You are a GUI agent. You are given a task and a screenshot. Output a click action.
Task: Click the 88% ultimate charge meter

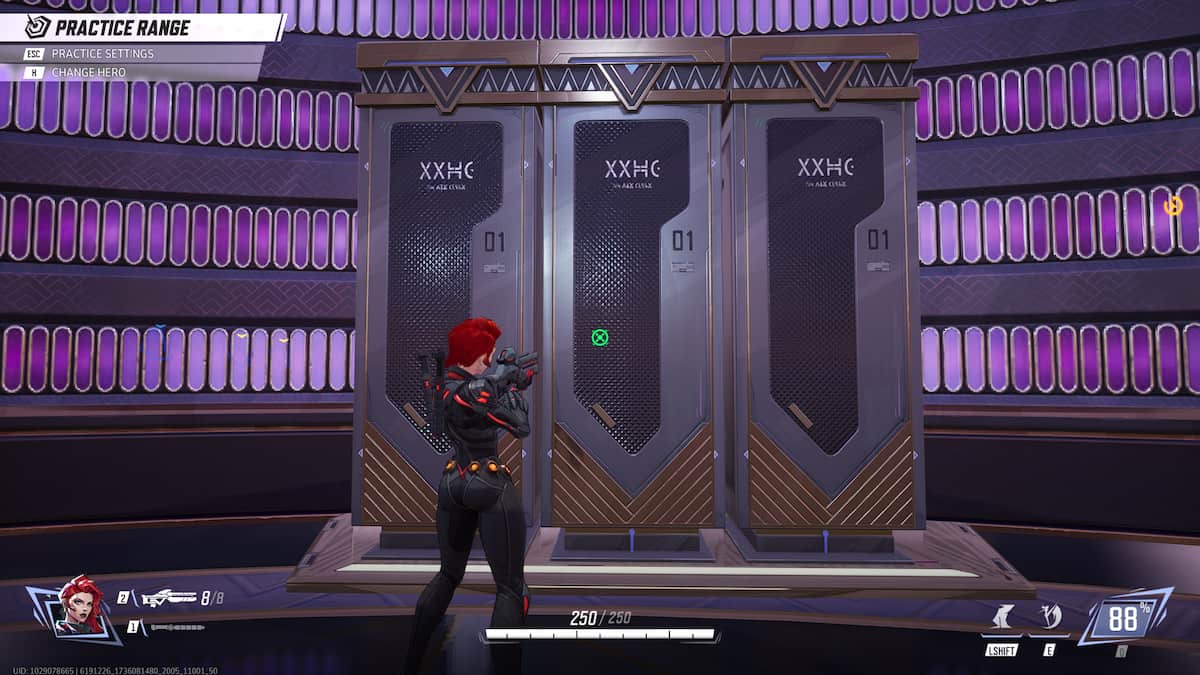pos(1124,619)
